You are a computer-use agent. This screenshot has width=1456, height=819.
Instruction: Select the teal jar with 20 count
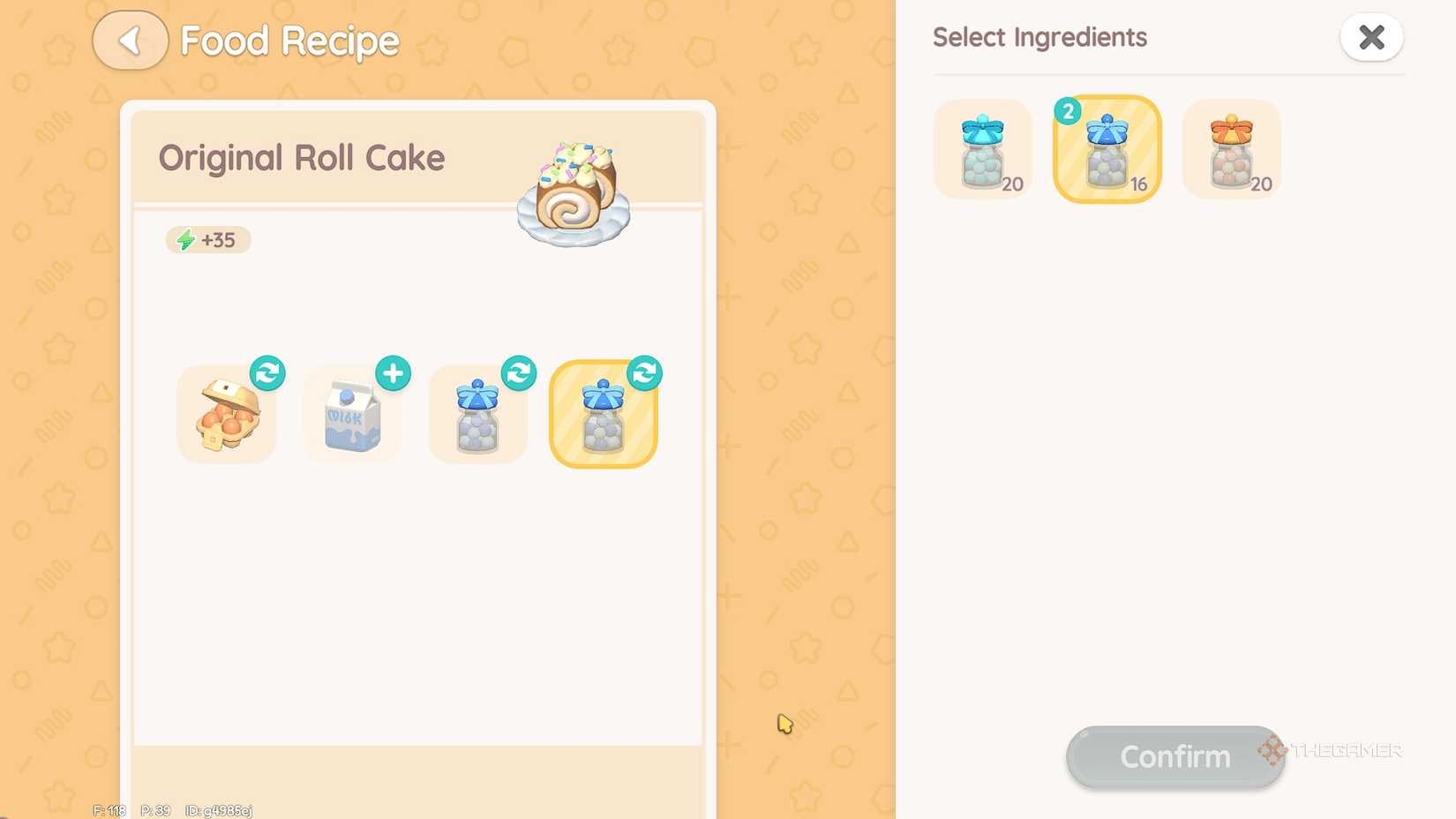tap(982, 148)
